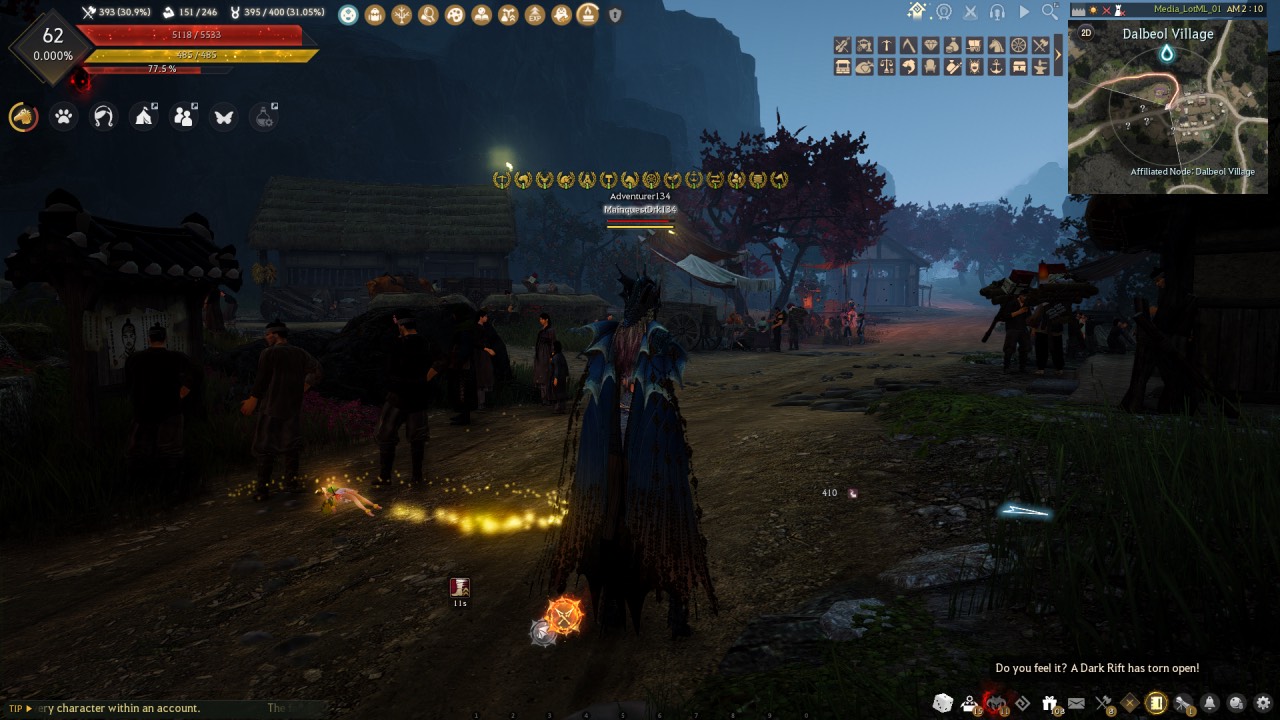Click the headset voice chat icon
This screenshot has height=720, width=1280.
pyautogui.click(x=996, y=12)
